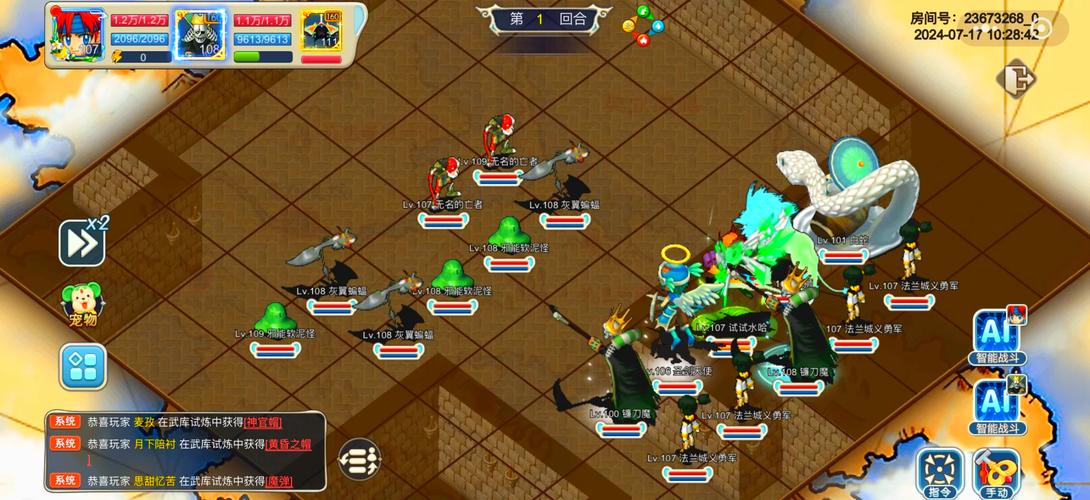Select the level 108 skeleton pet portrait
The image size is (1090, 500).
[198, 31]
